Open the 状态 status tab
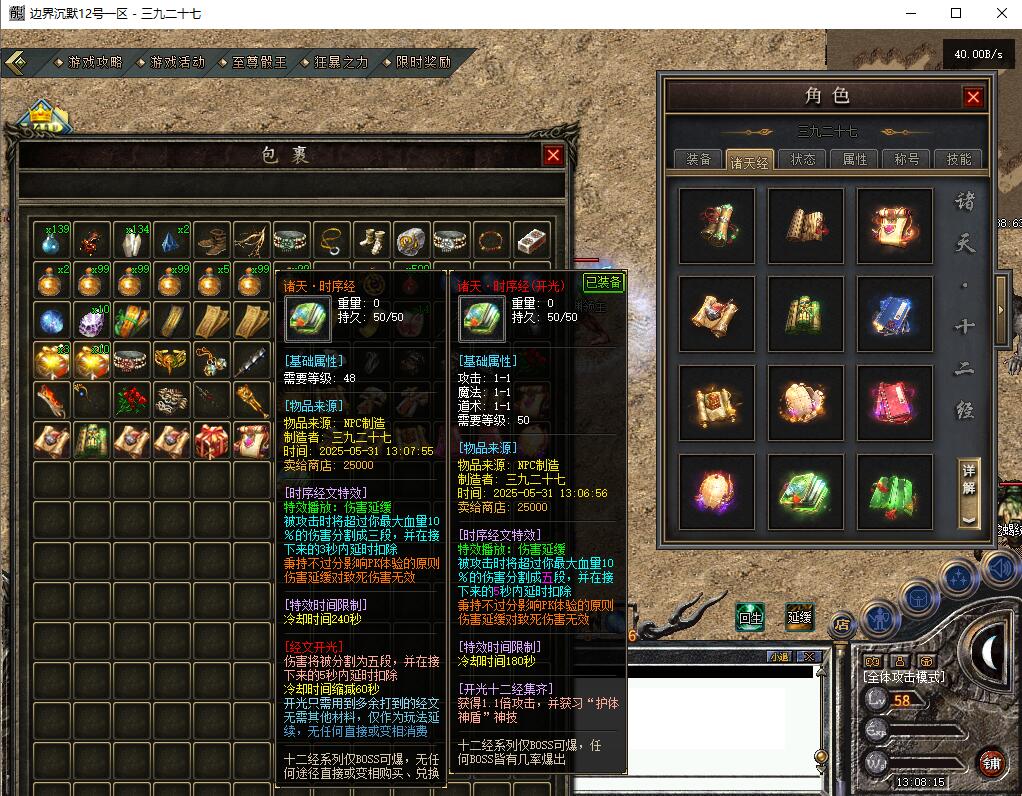Image resolution: width=1022 pixels, height=796 pixels. click(x=803, y=159)
